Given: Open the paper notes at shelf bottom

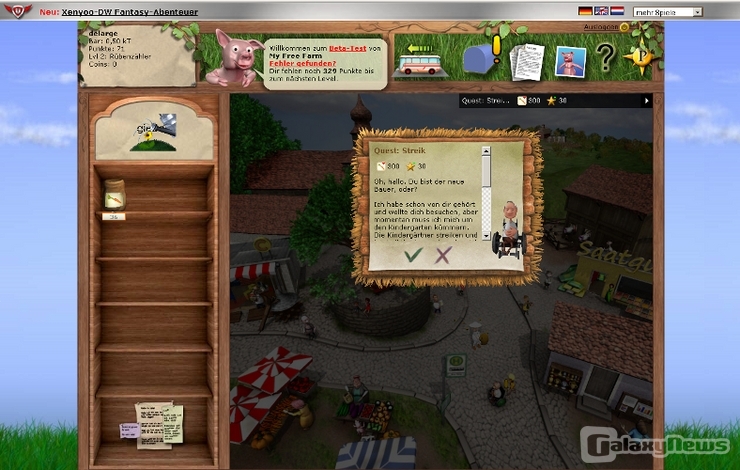Looking at the screenshot, I should pyautogui.click(x=158, y=422).
